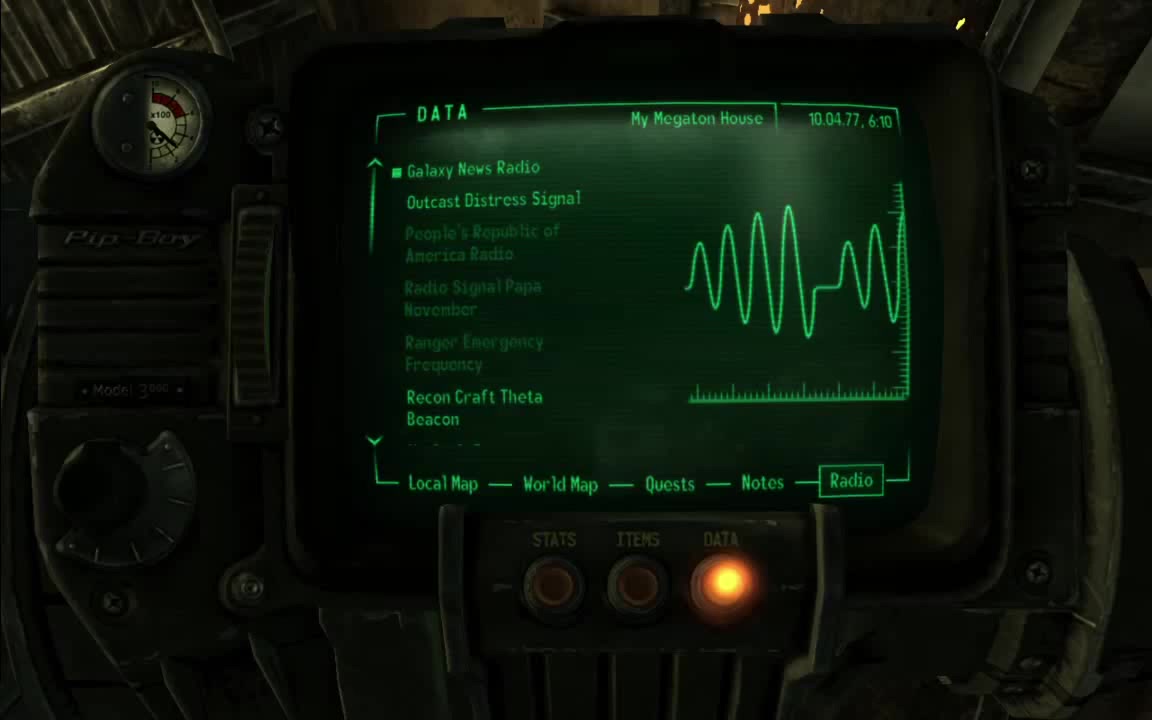1152x720 pixels.
Task: Switch to the STATS section button
Action: (554, 583)
